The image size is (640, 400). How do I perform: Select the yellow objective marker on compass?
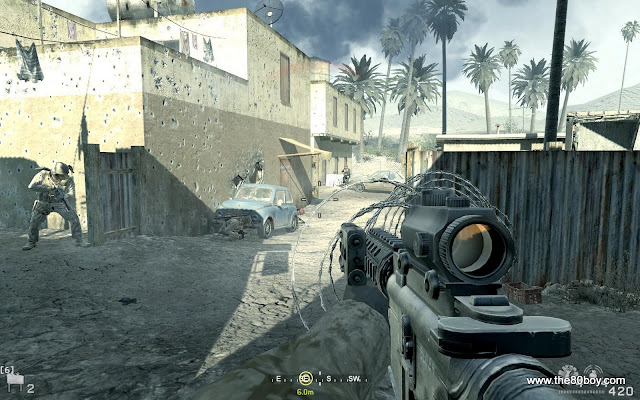pyautogui.click(x=306, y=378)
